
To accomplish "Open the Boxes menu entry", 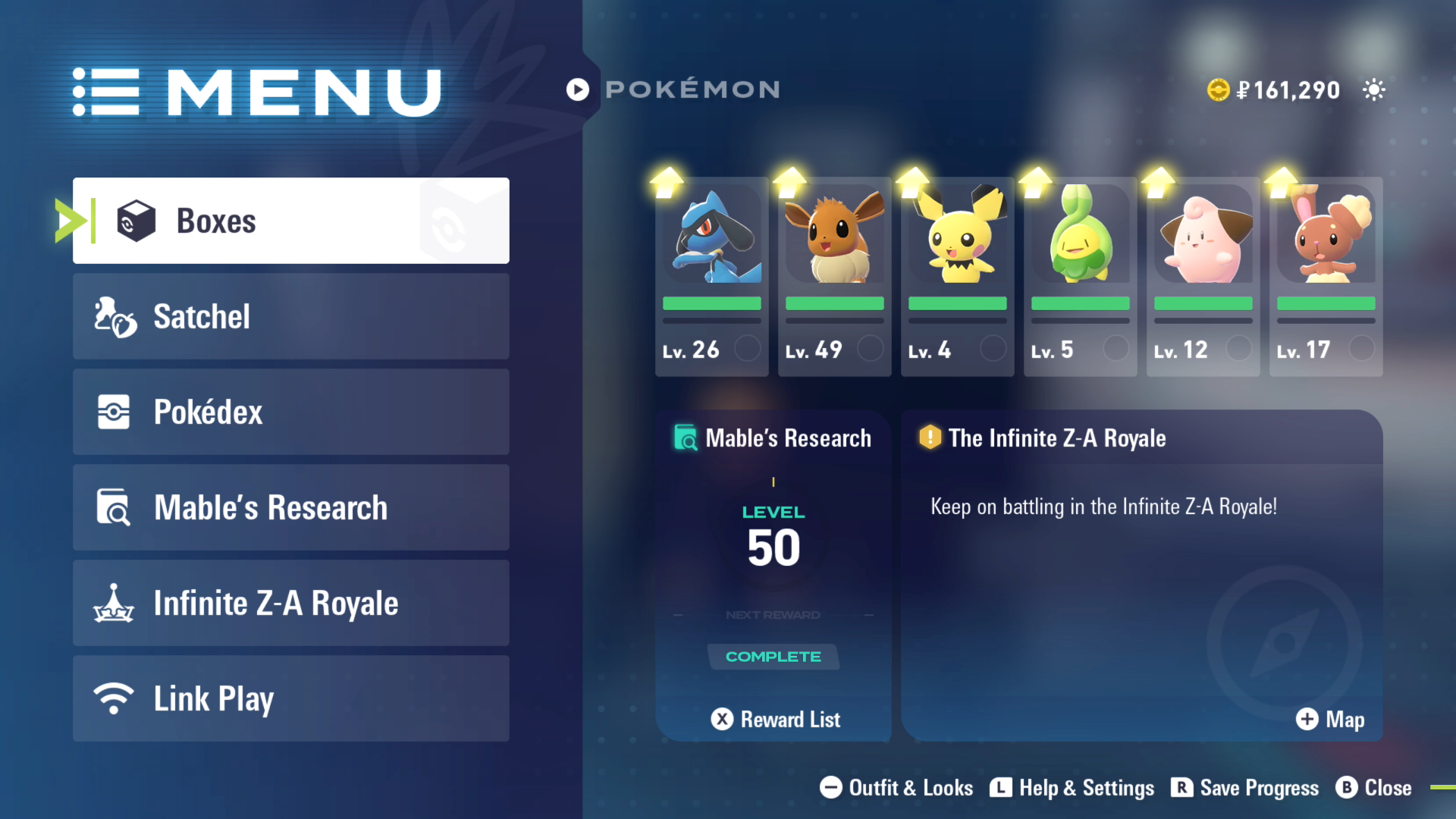I will [x=290, y=221].
